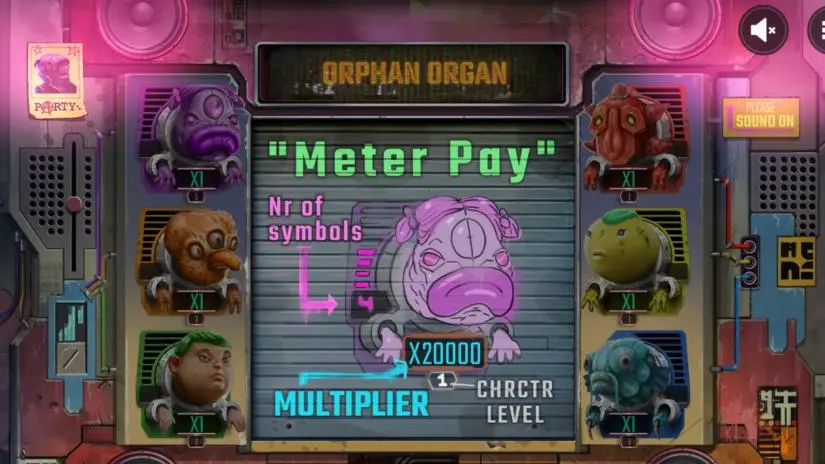Click the Party poster icon
Image resolution: width=825 pixels, height=464 pixels.
(55, 80)
